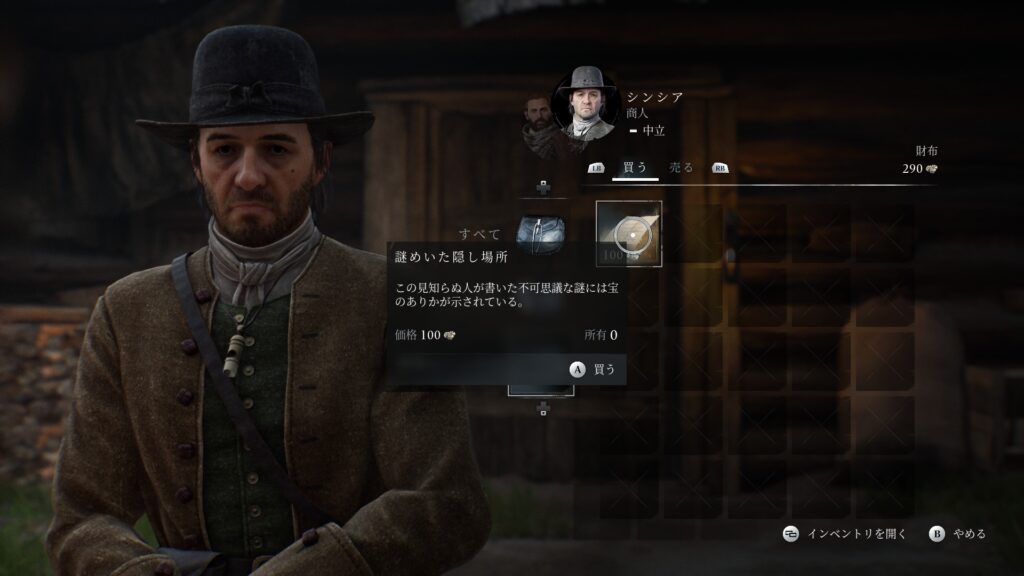This screenshot has height=576, width=1024.
Task: Exit the shop with やめる
Action: click(x=958, y=534)
